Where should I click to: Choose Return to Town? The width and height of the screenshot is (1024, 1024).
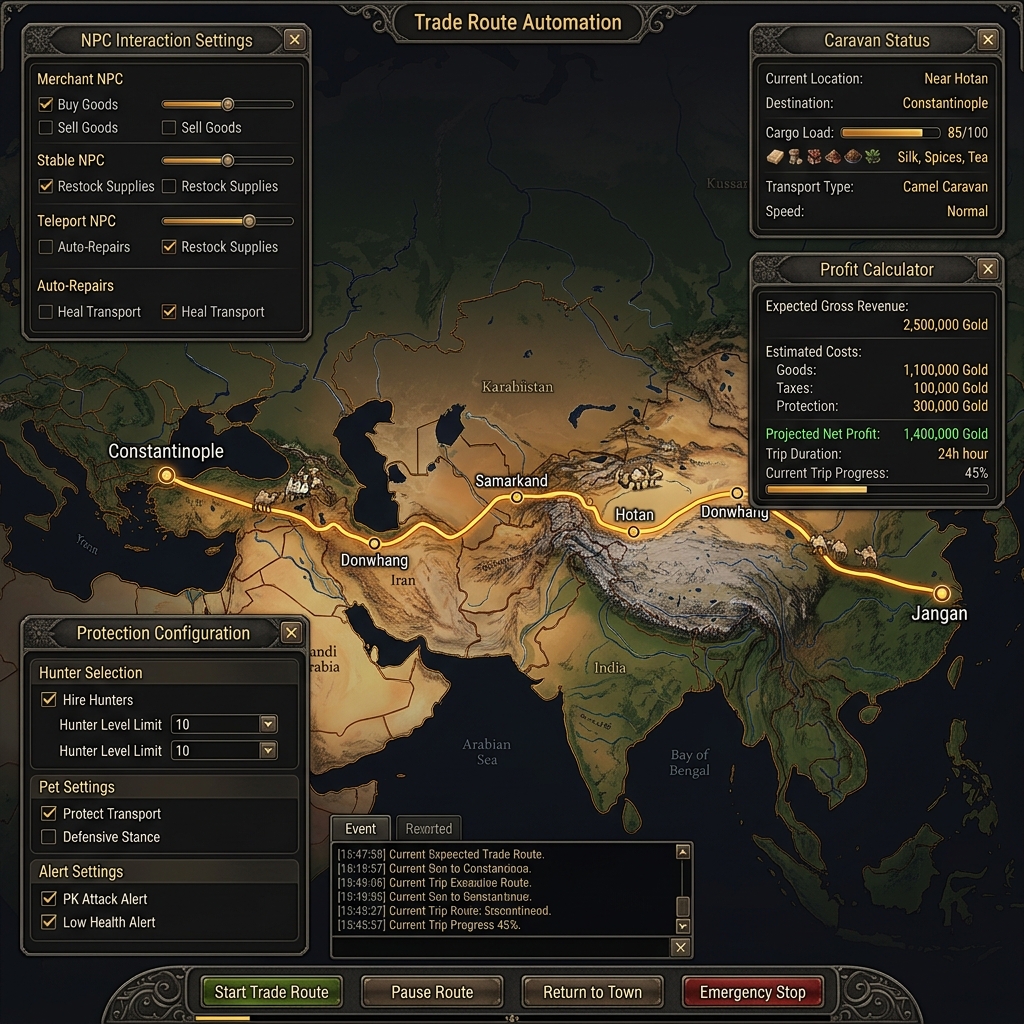592,992
